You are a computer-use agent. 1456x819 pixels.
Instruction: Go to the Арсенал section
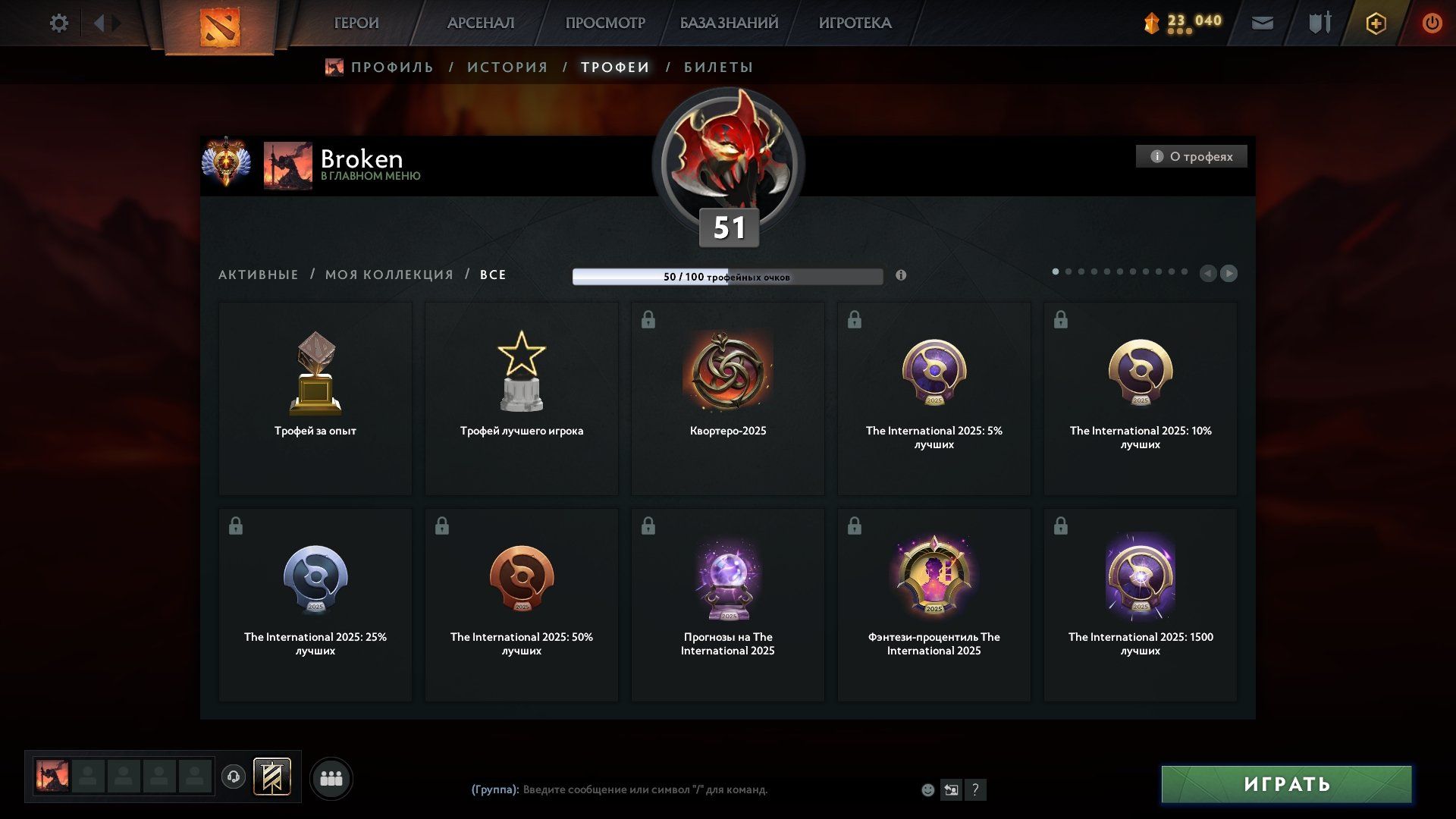481,23
